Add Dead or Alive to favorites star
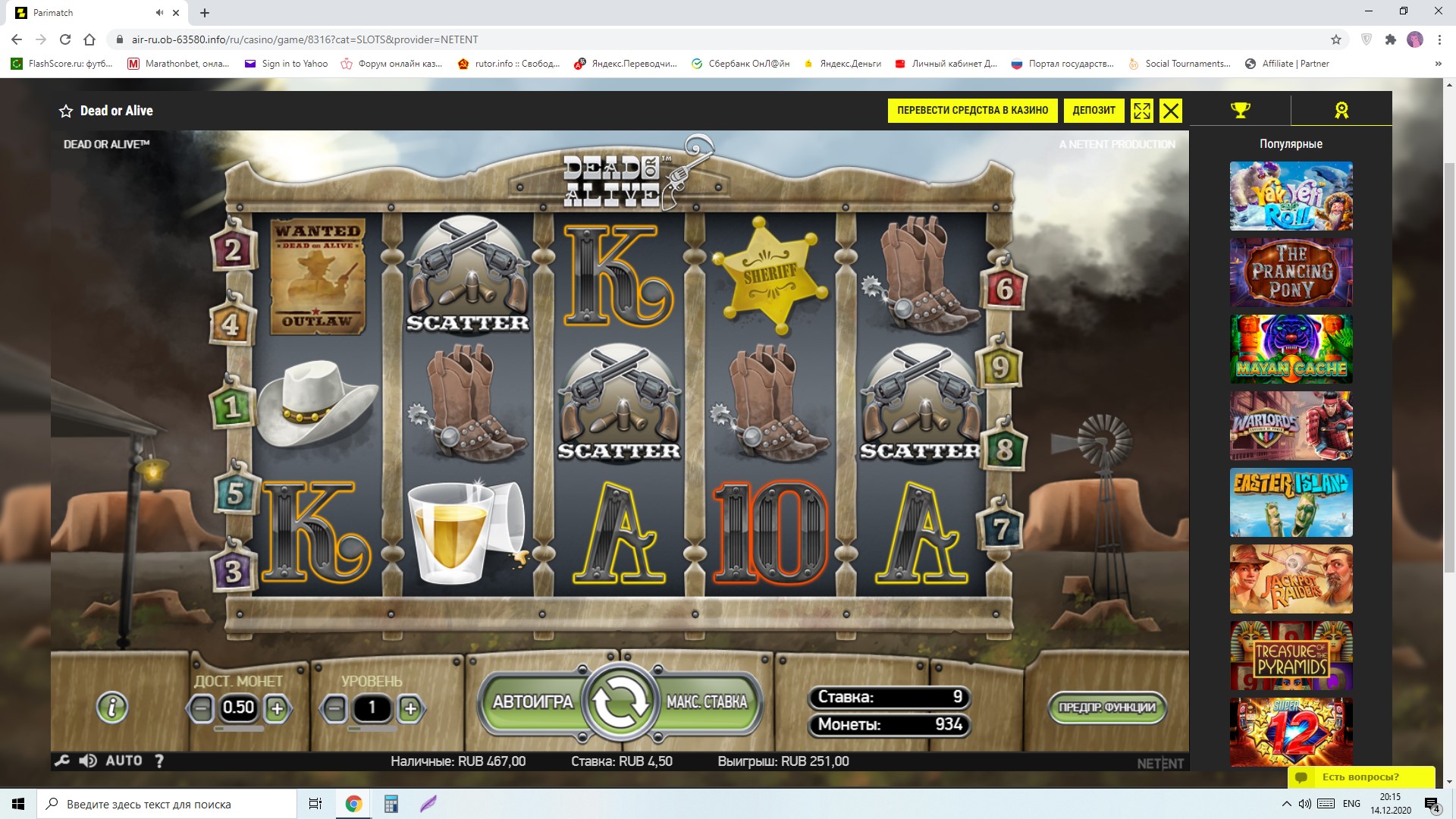This screenshot has height=819, width=1456. point(66,111)
